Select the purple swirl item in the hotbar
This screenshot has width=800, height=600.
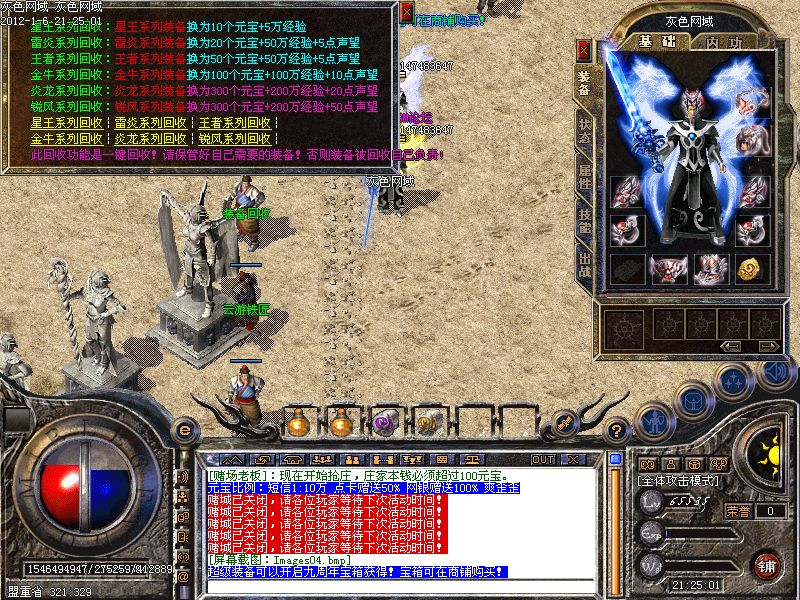385,424
